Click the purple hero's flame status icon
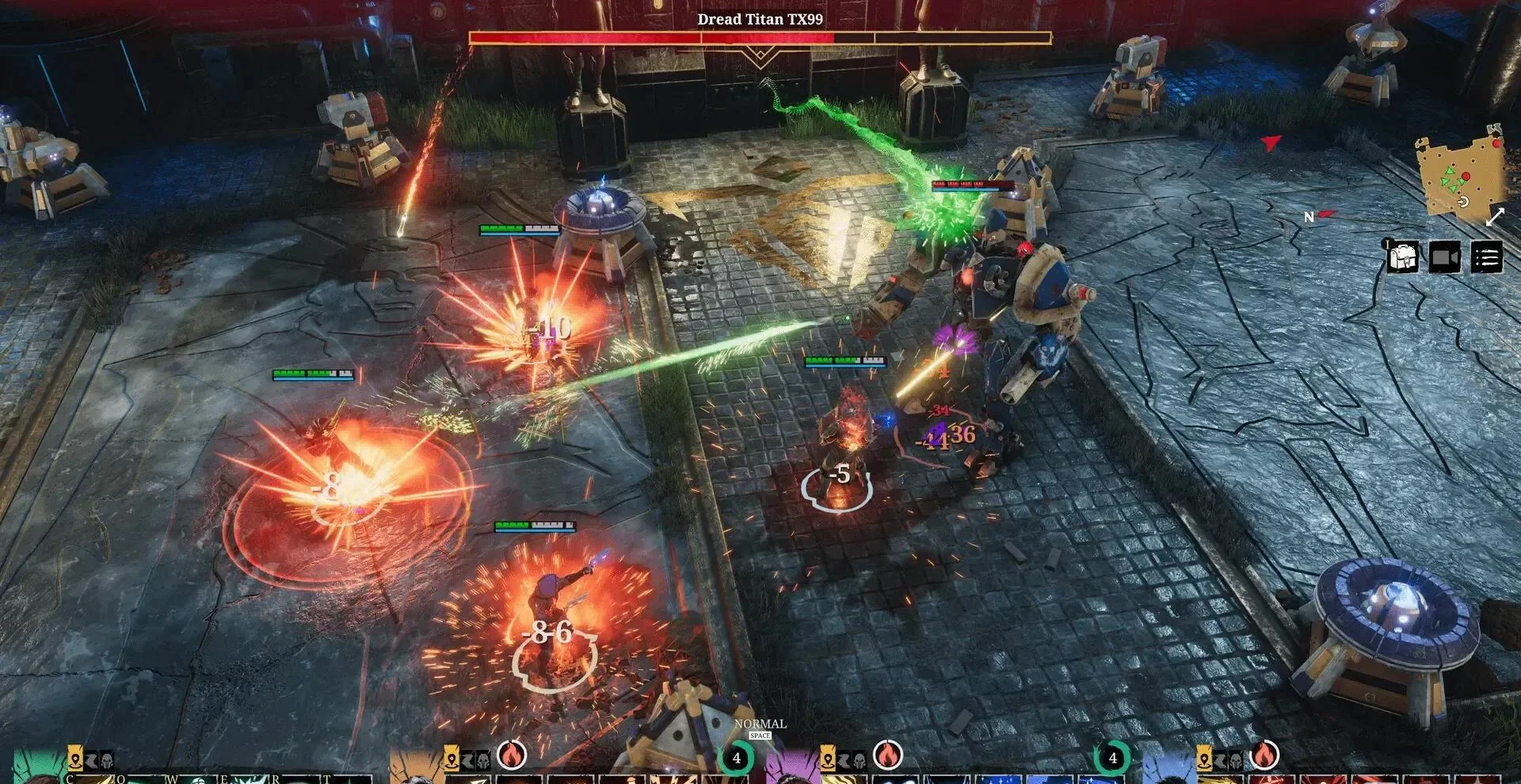The width and height of the screenshot is (1521, 784). point(887,756)
